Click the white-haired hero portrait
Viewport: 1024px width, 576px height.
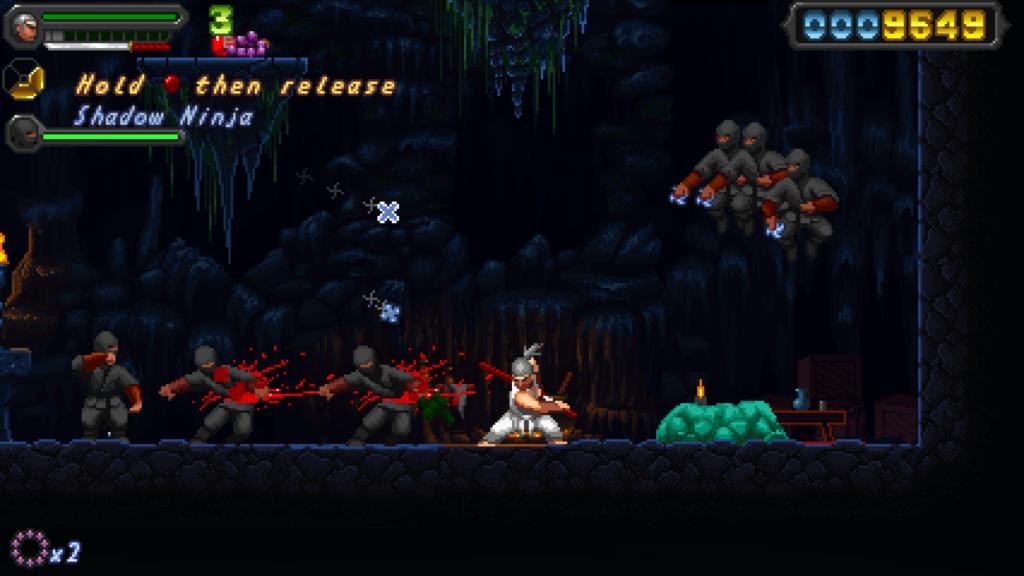23,27
